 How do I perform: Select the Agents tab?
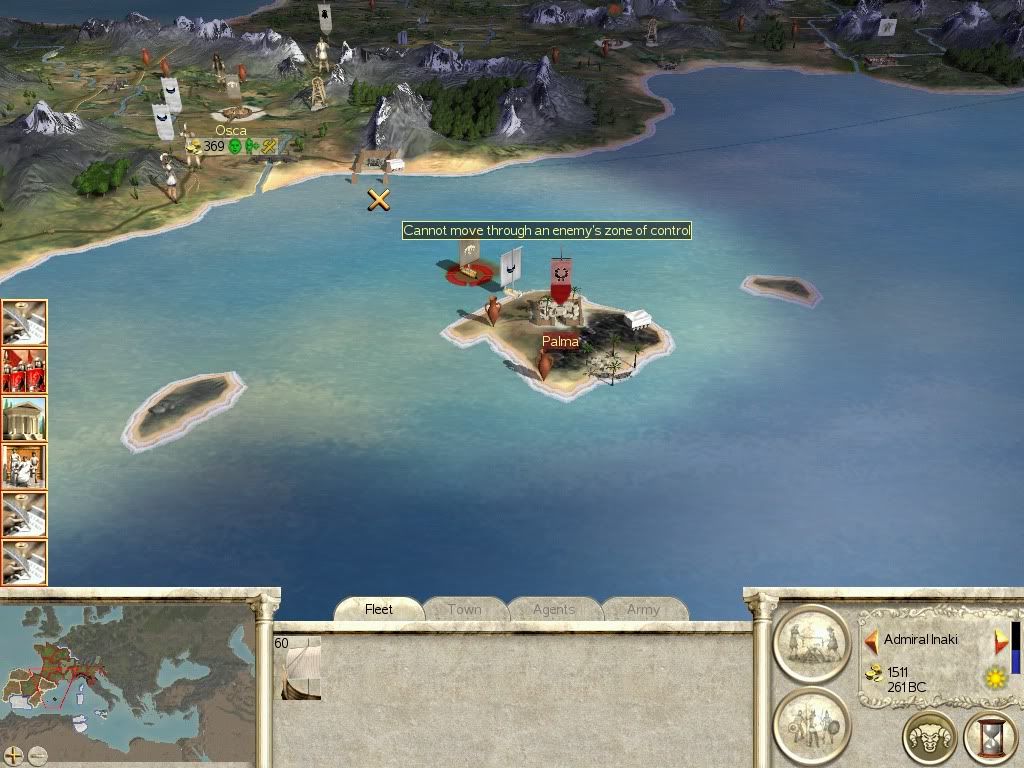[x=553, y=609]
